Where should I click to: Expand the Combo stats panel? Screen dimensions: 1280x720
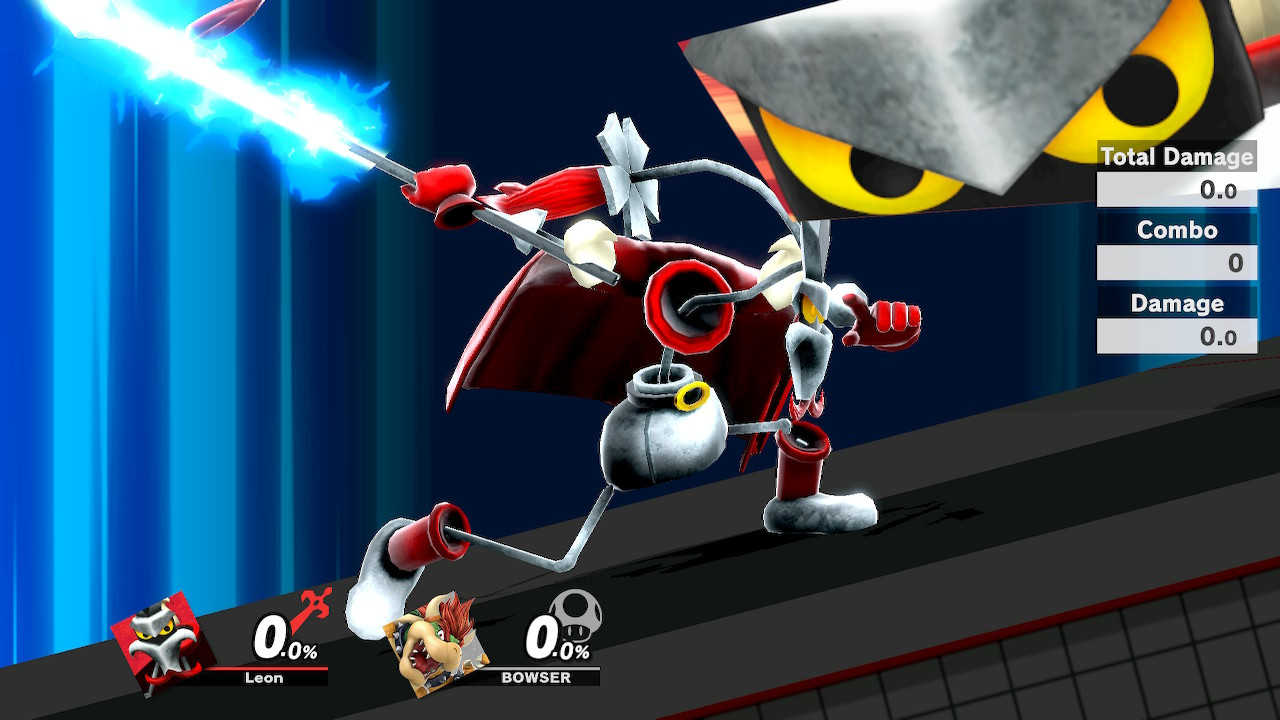[1176, 230]
